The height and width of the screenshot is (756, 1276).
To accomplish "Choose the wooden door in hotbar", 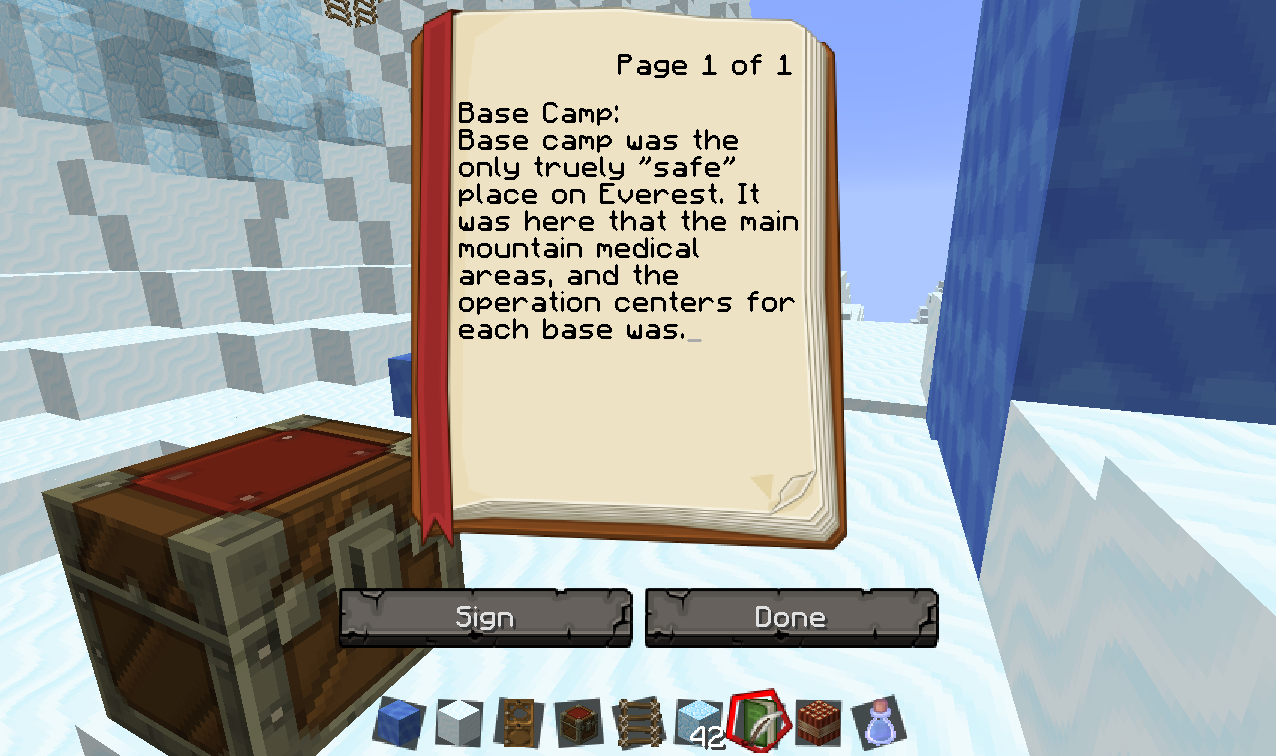I will (517, 722).
